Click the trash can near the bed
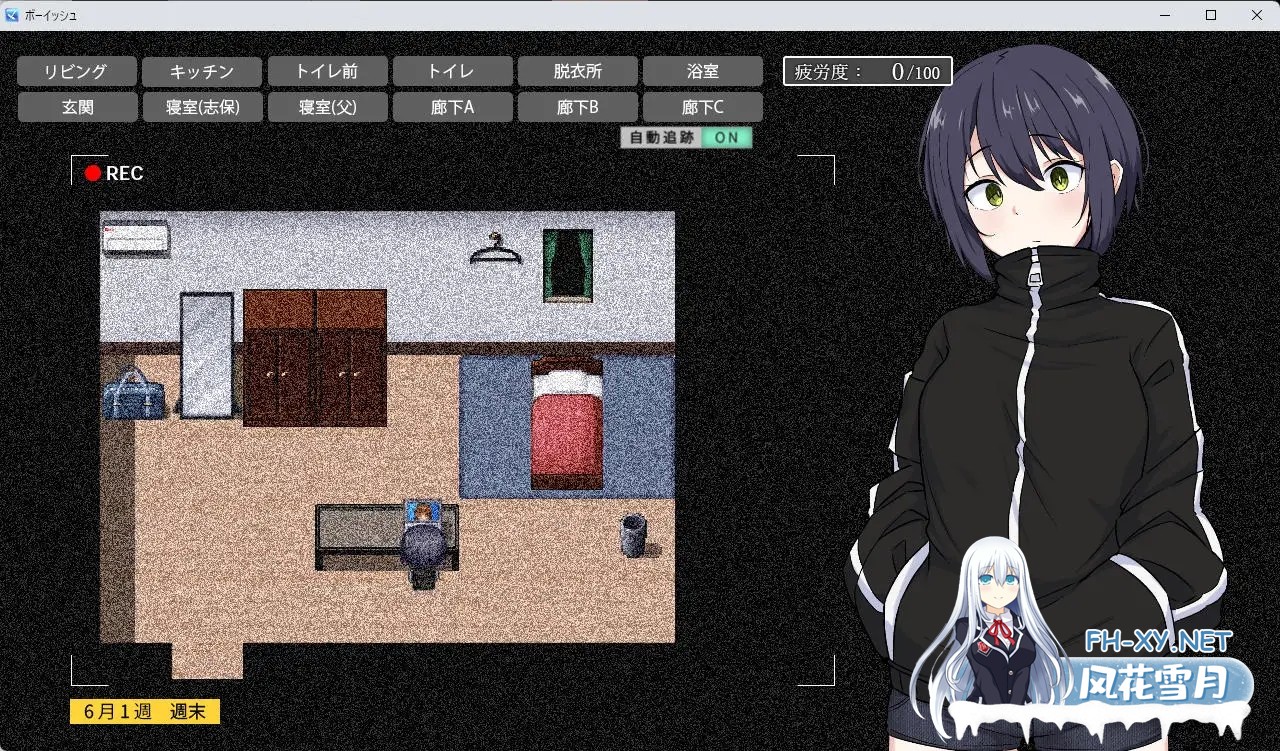The height and width of the screenshot is (751, 1280). click(x=633, y=533)
